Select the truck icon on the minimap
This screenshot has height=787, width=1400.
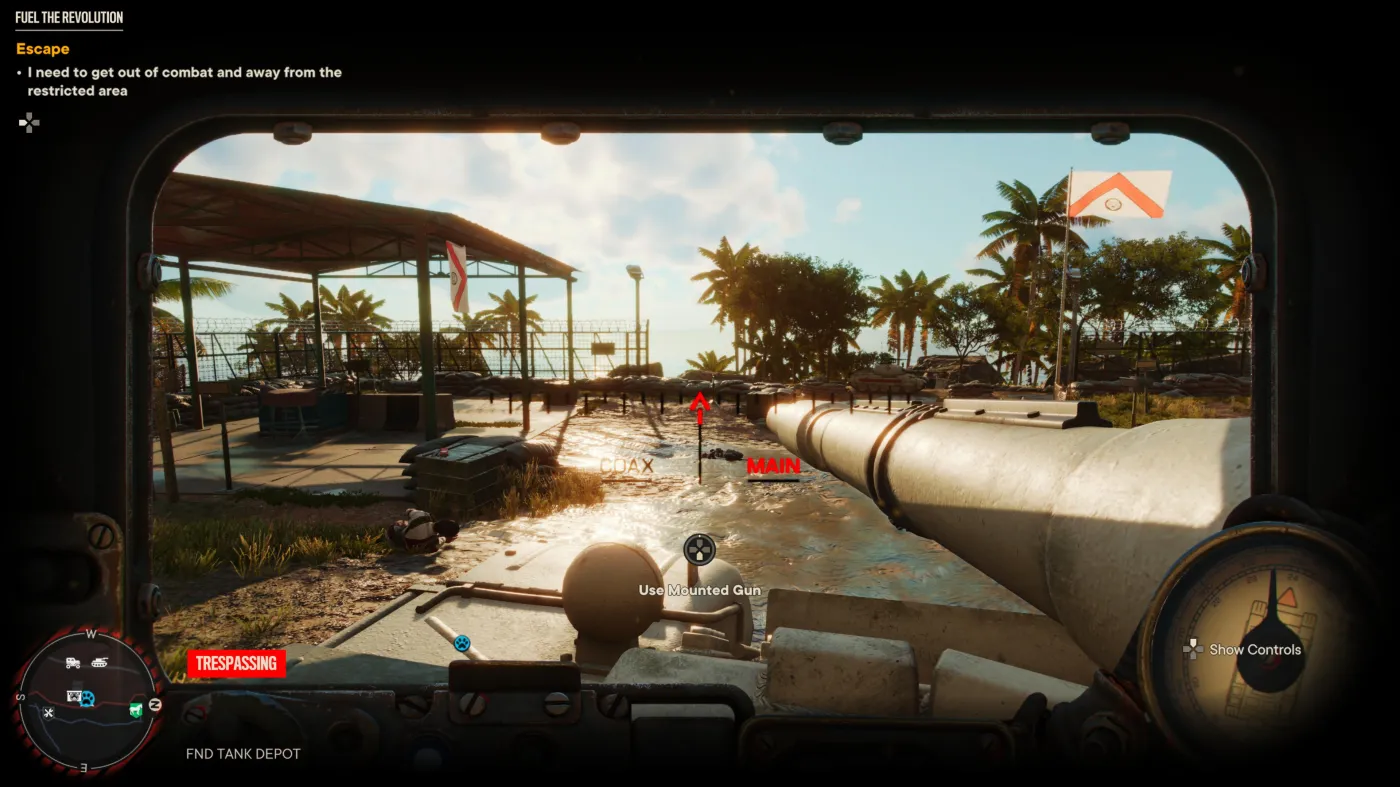tap(73, 662)
